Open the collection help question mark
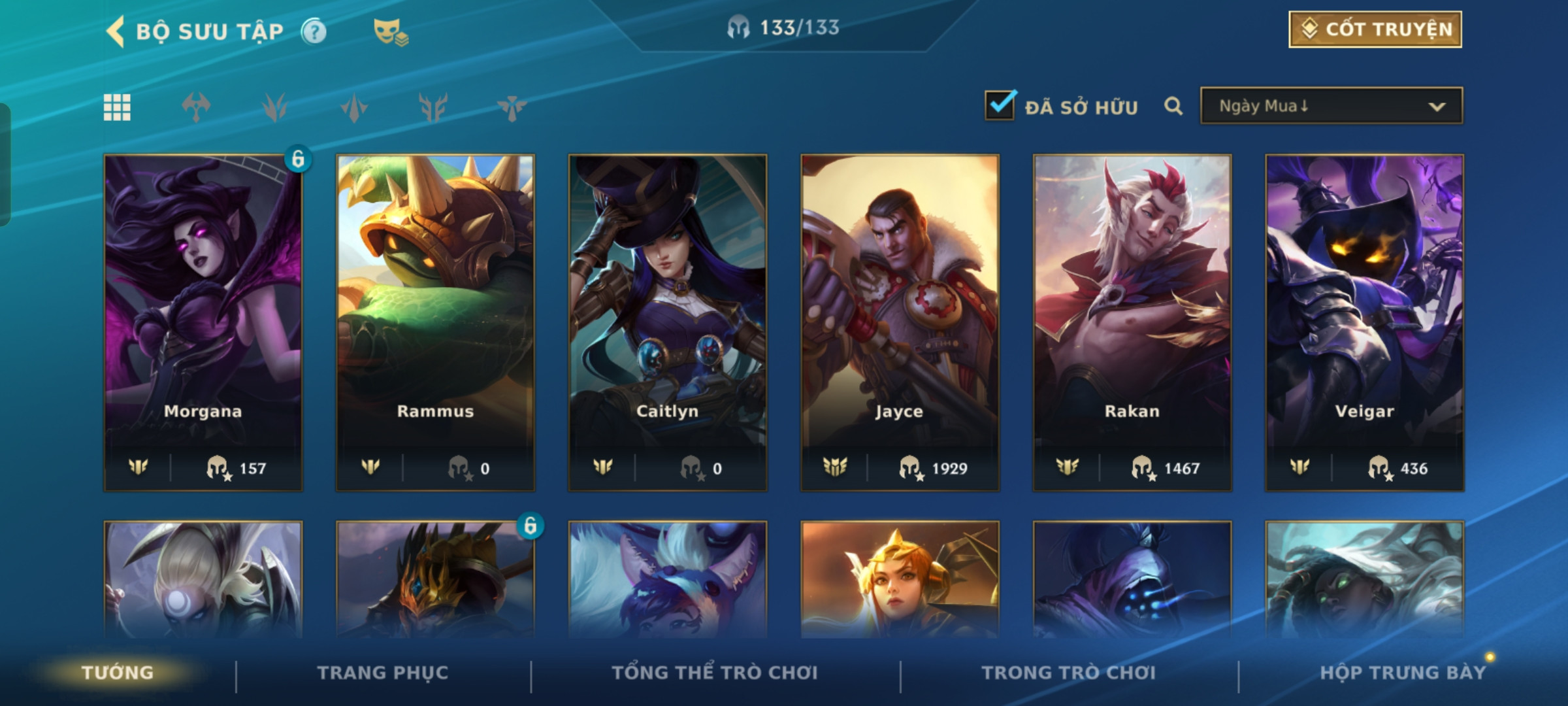Viewport: 1568px width, 706px height. pyautogui.click(x=314, y=31)
